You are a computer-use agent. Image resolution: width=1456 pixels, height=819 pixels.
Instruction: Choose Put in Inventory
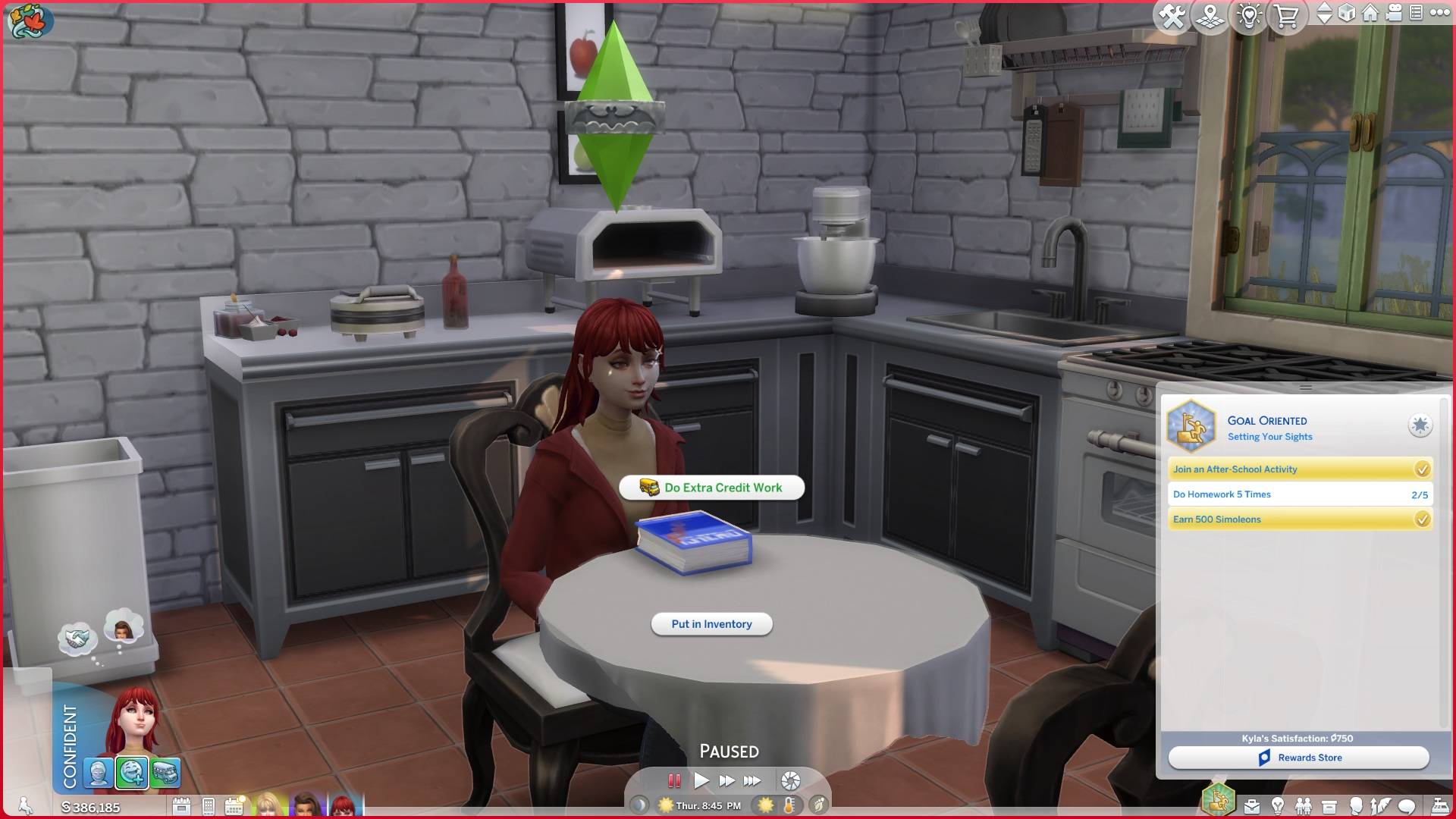(x=711, y=623)
